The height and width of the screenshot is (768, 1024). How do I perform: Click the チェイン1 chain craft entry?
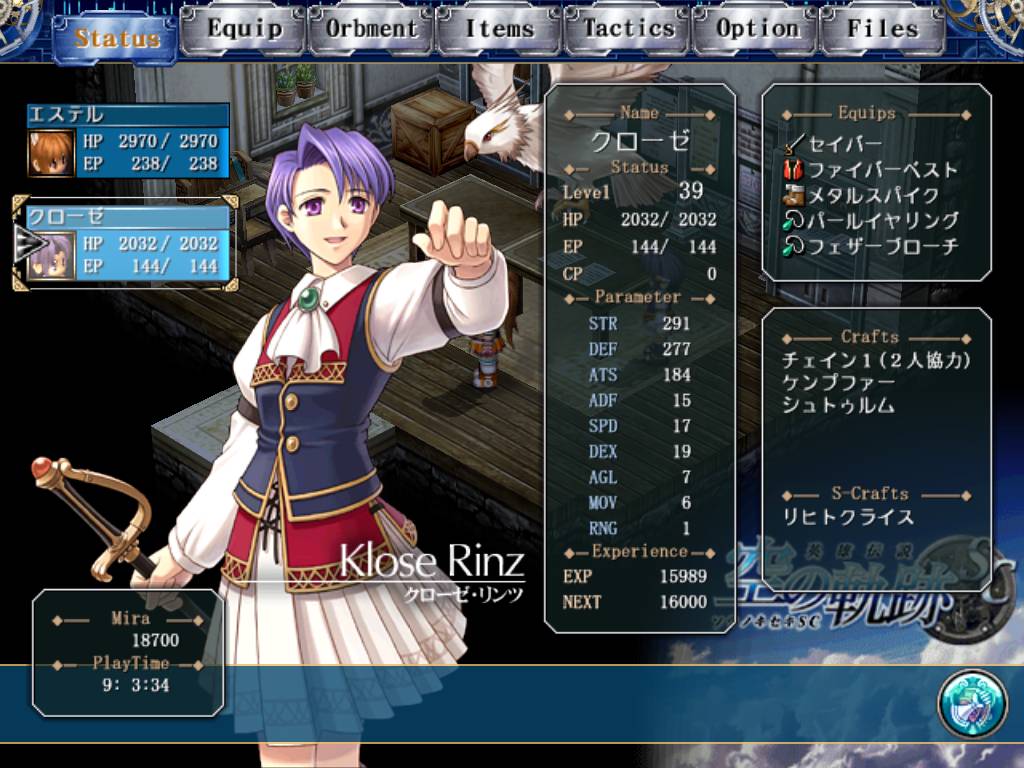tap(877, 361)
